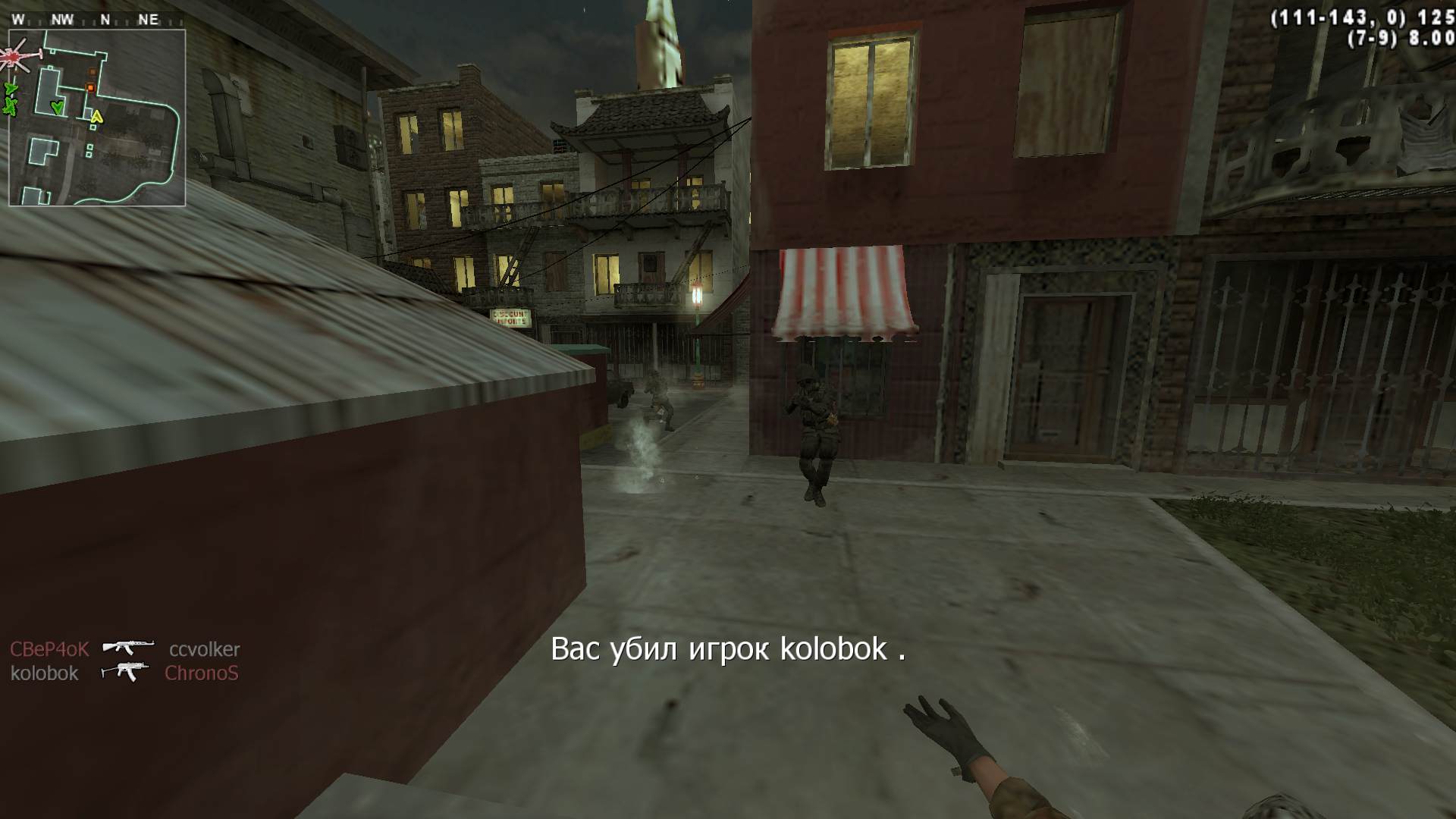Viewport: 1456px width, 819px height.
Task: Click ccvolker's name in the kill feed
Action: pyautogui.click(x=204, y=649)
